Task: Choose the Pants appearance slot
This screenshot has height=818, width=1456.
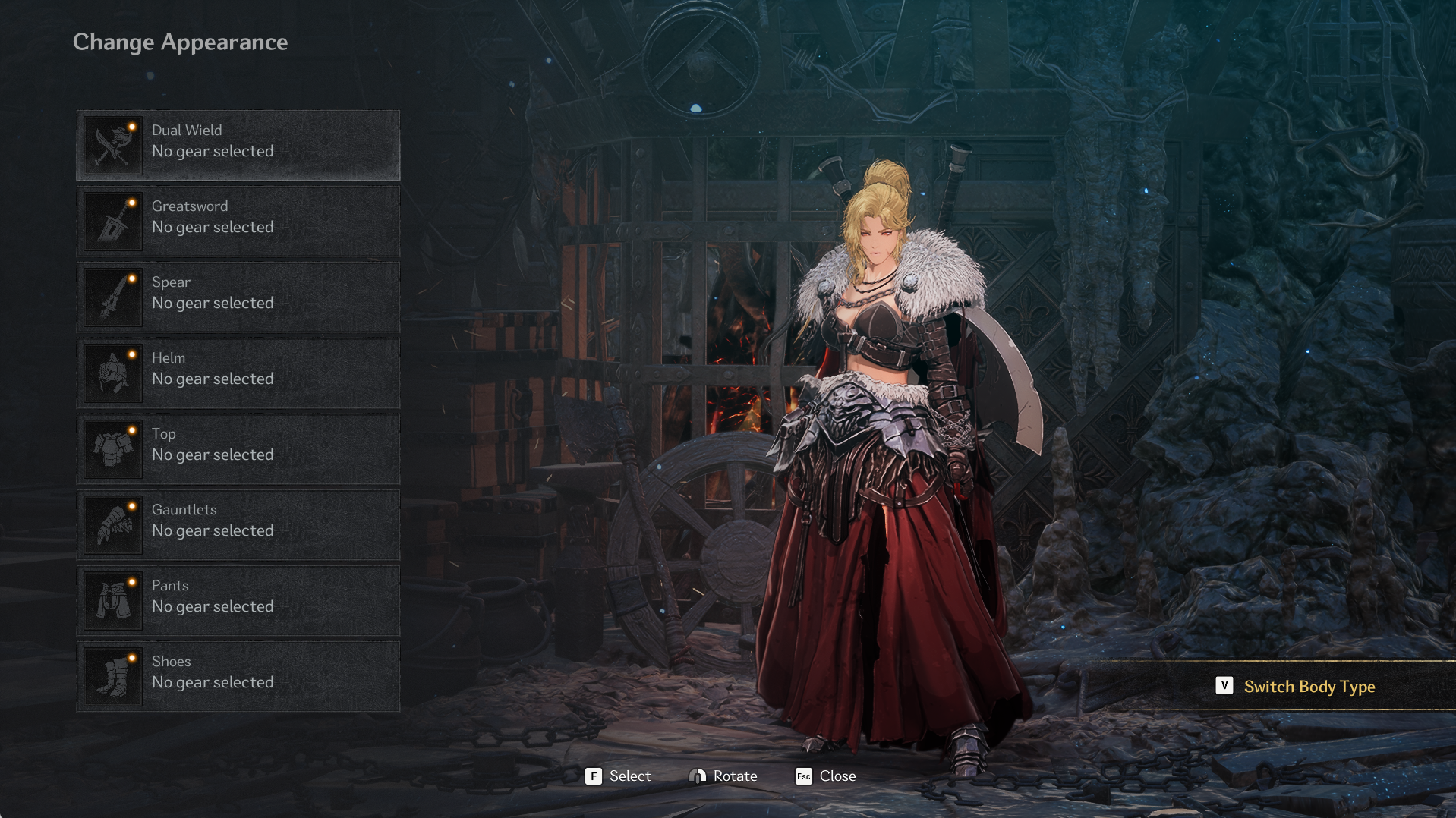Action: [238, 600]
